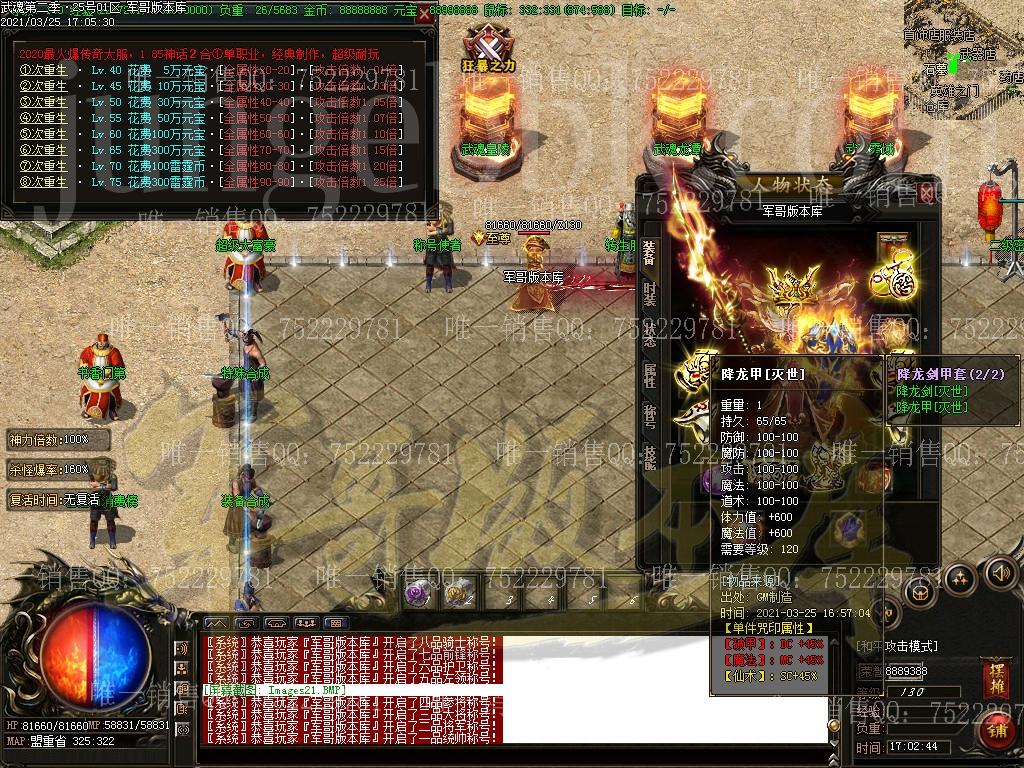Viewport: 1024px width, 768px height.
Task: Toggle the sound speaker button
Action: [x=999, y=573]
